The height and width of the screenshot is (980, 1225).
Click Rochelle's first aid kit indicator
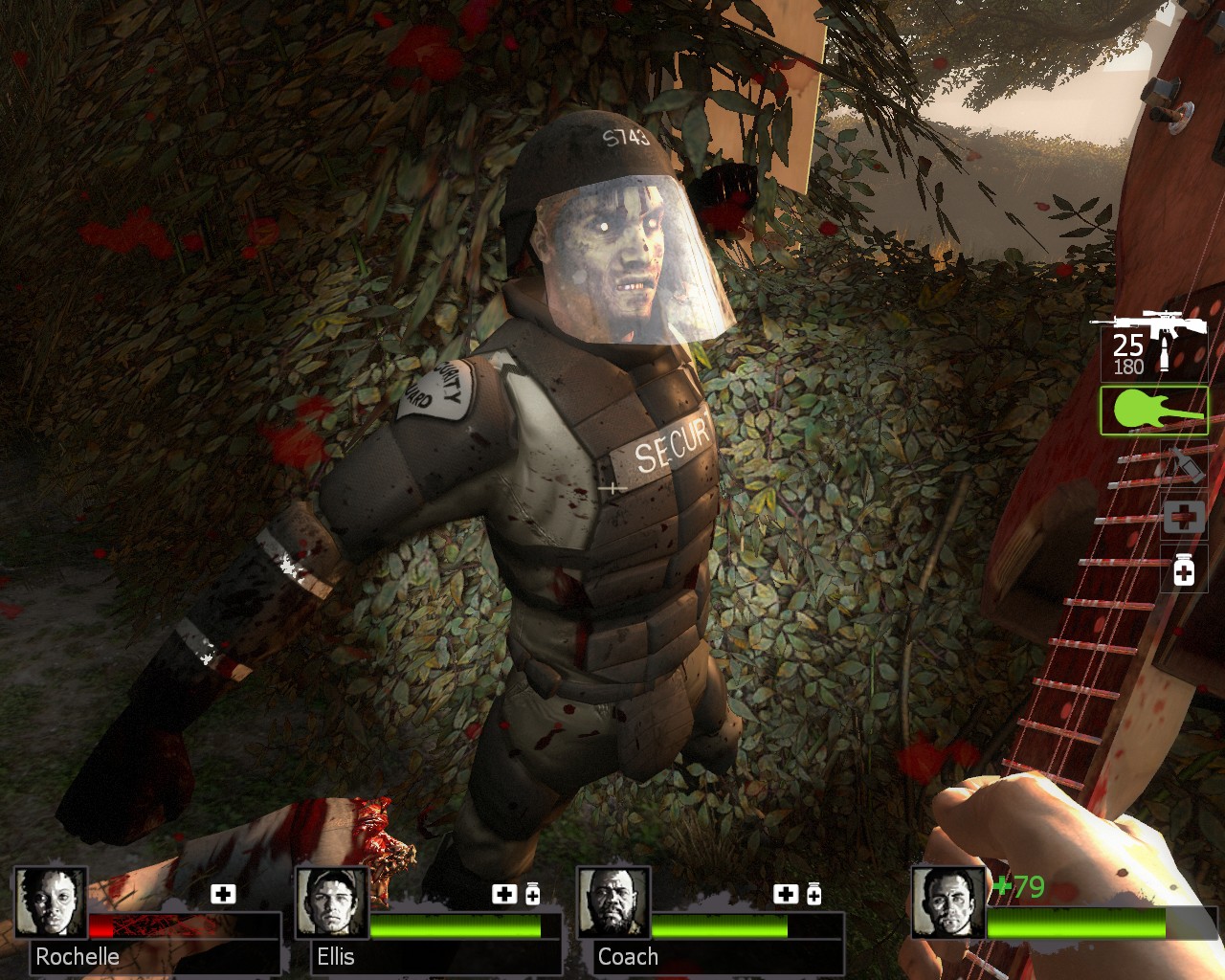click(x=223, y=894)
